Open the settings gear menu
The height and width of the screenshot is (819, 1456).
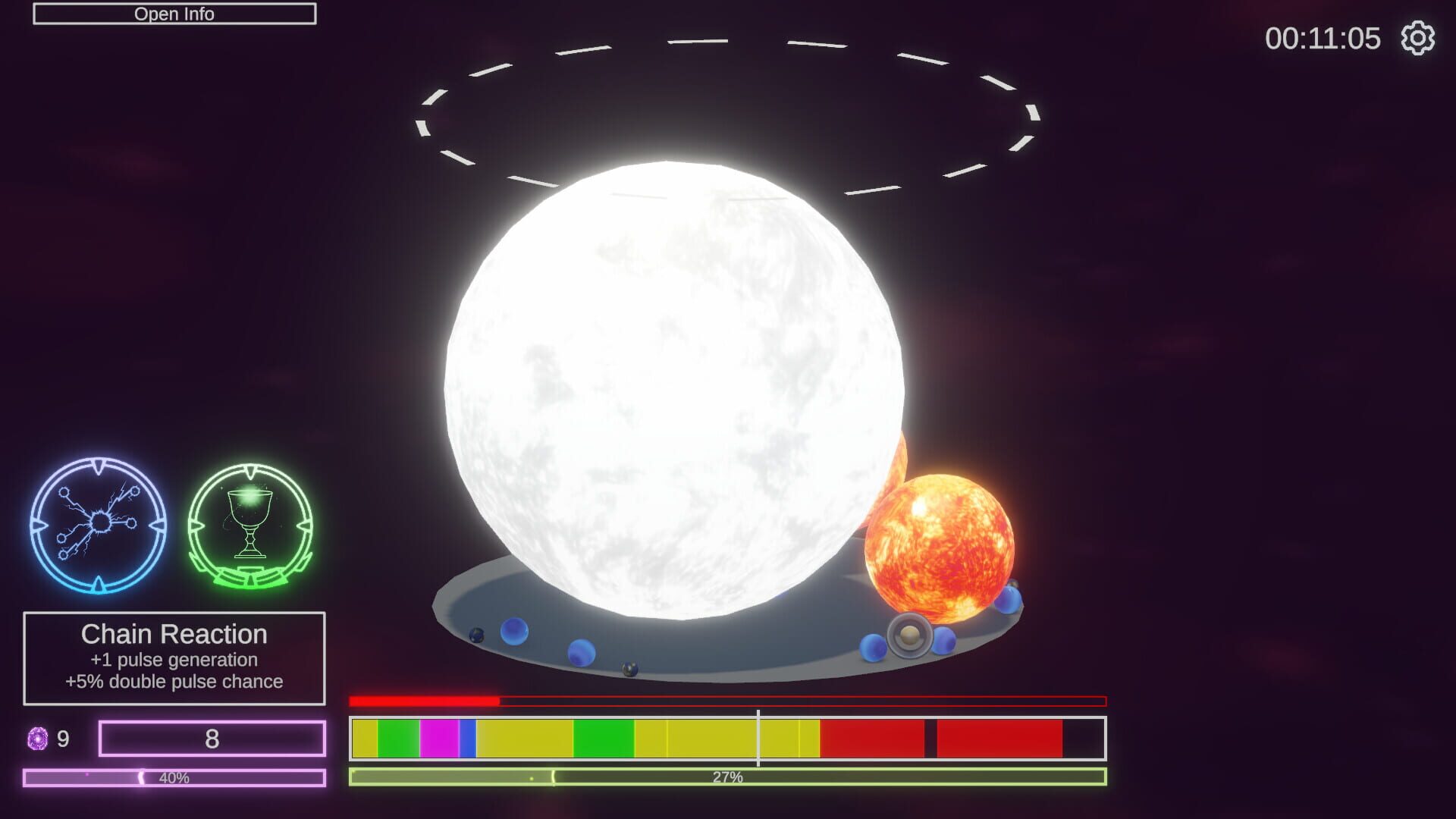1419,39
